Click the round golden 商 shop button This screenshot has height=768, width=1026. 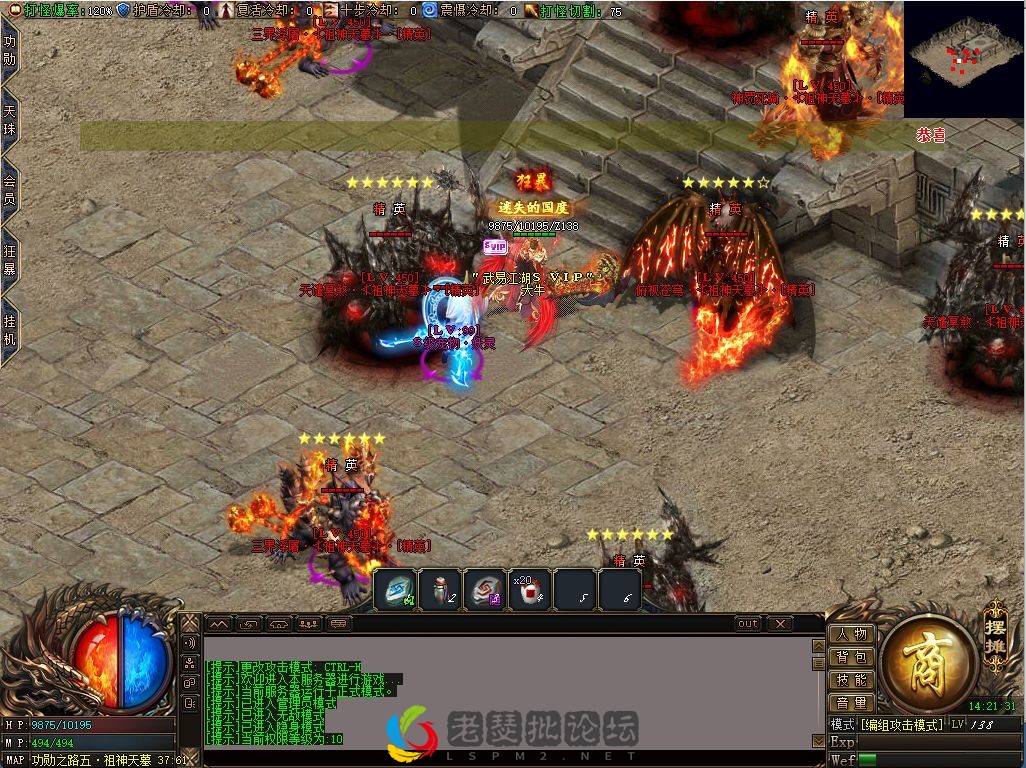[x=929, y=662]
